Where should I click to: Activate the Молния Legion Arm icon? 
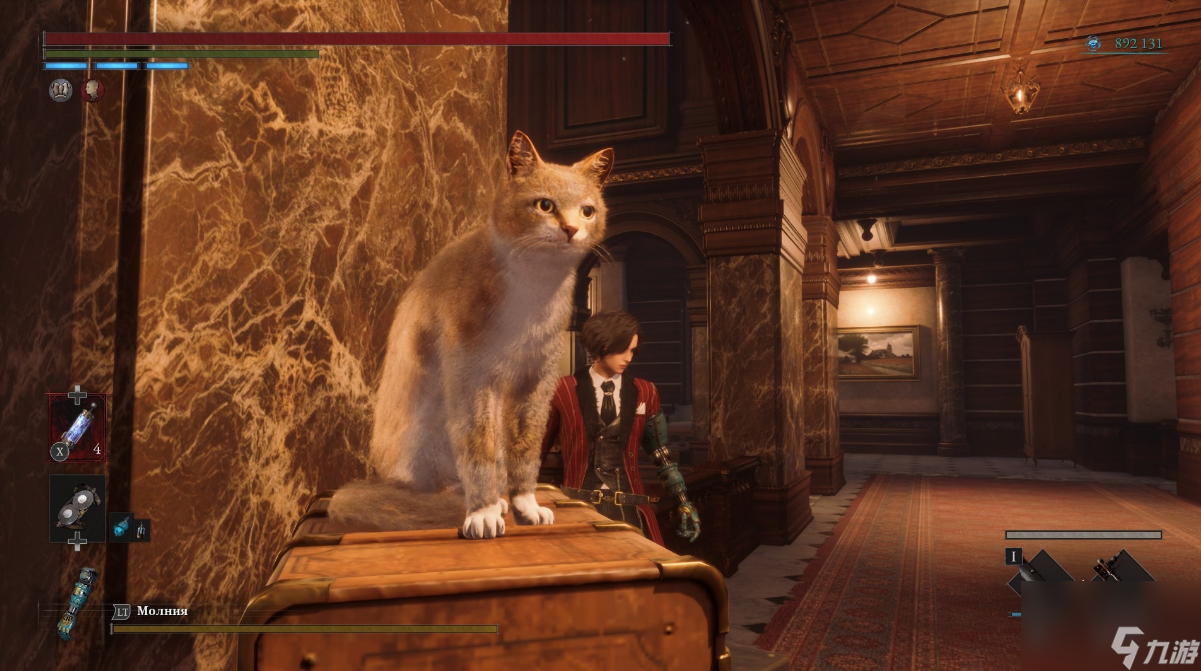pos(77,603)
